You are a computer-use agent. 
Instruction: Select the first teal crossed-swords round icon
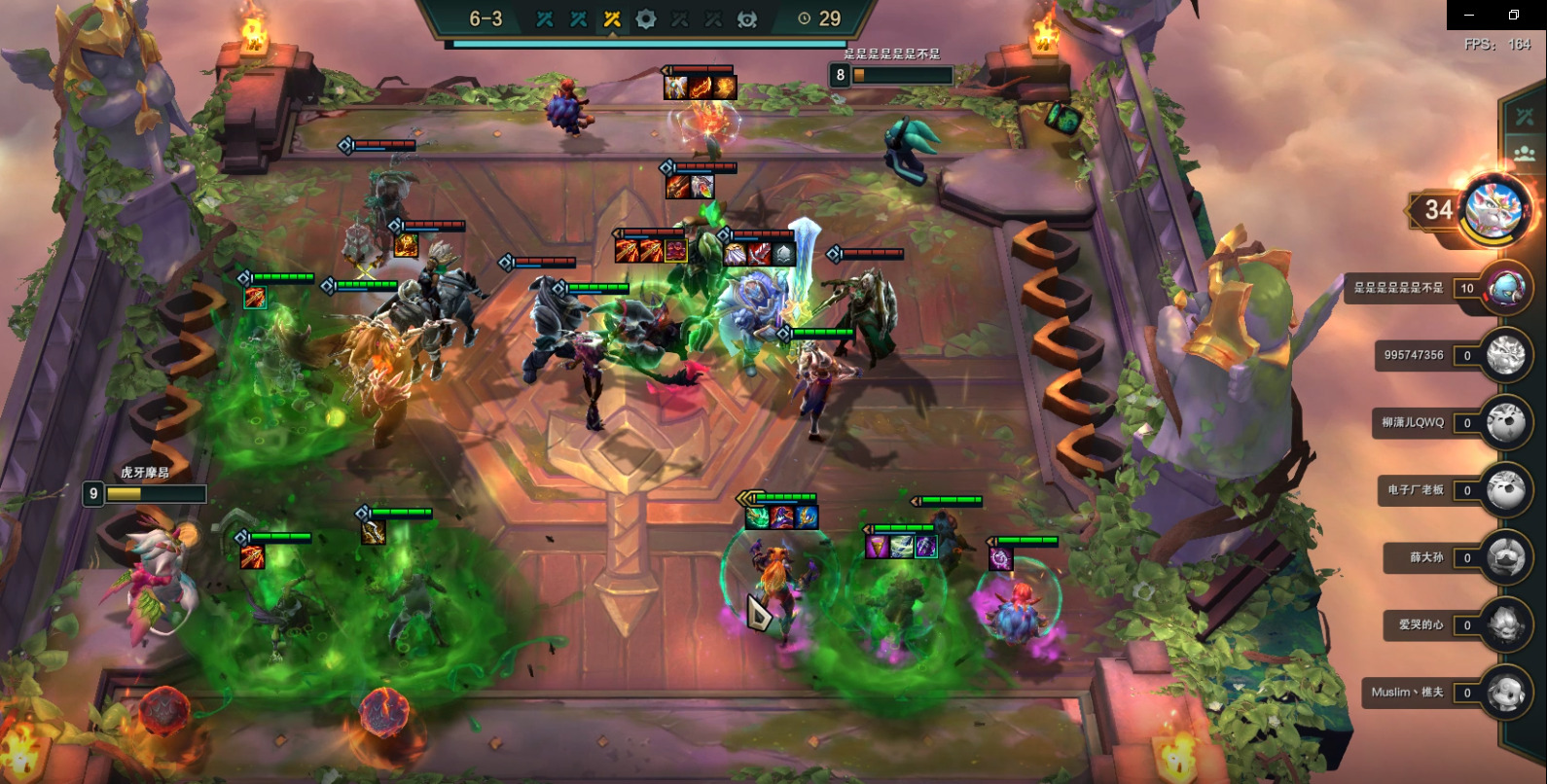pyautogui.click(x=545, y=18)
